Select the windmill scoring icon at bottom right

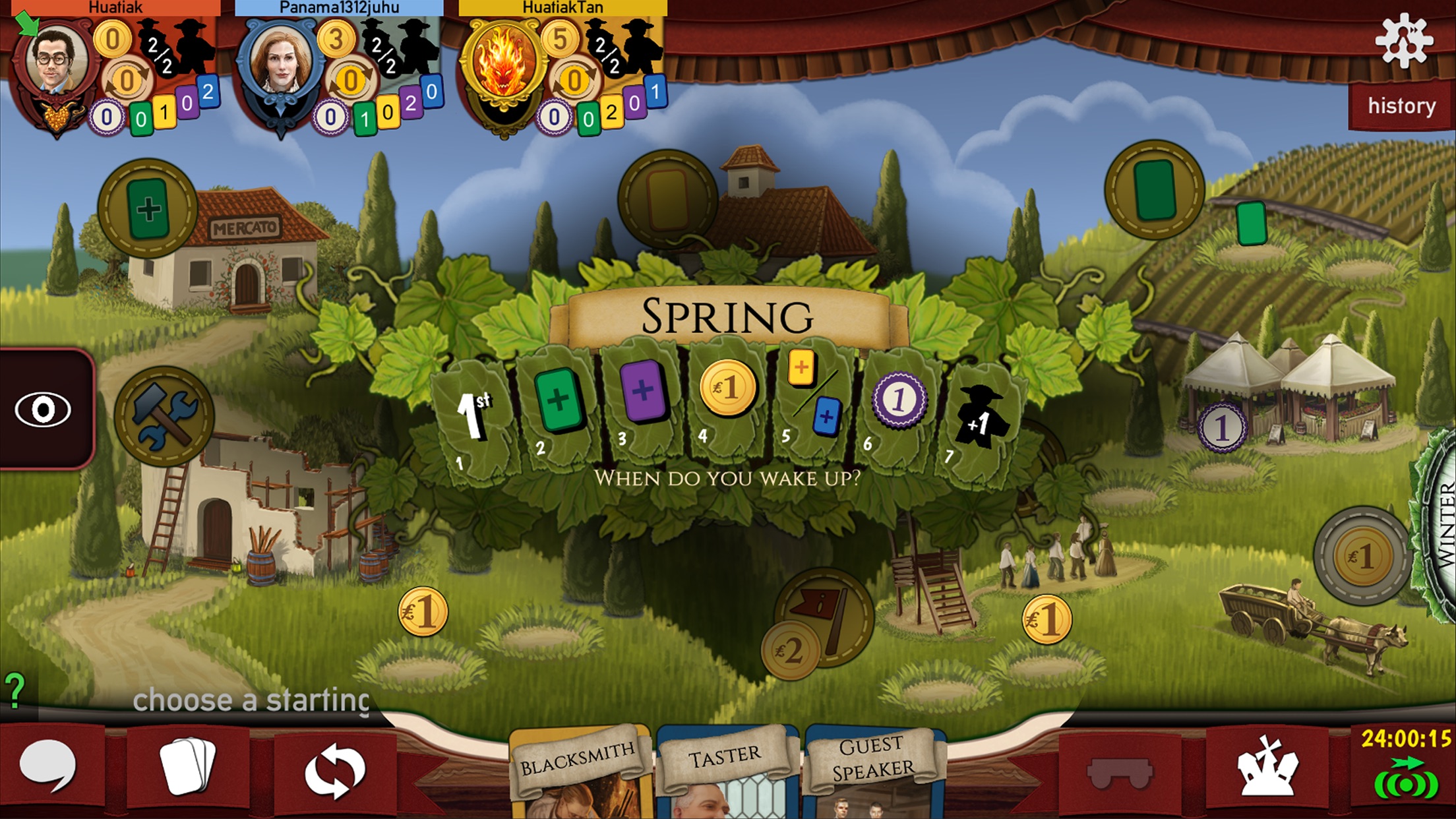(x=1263, y=772)
